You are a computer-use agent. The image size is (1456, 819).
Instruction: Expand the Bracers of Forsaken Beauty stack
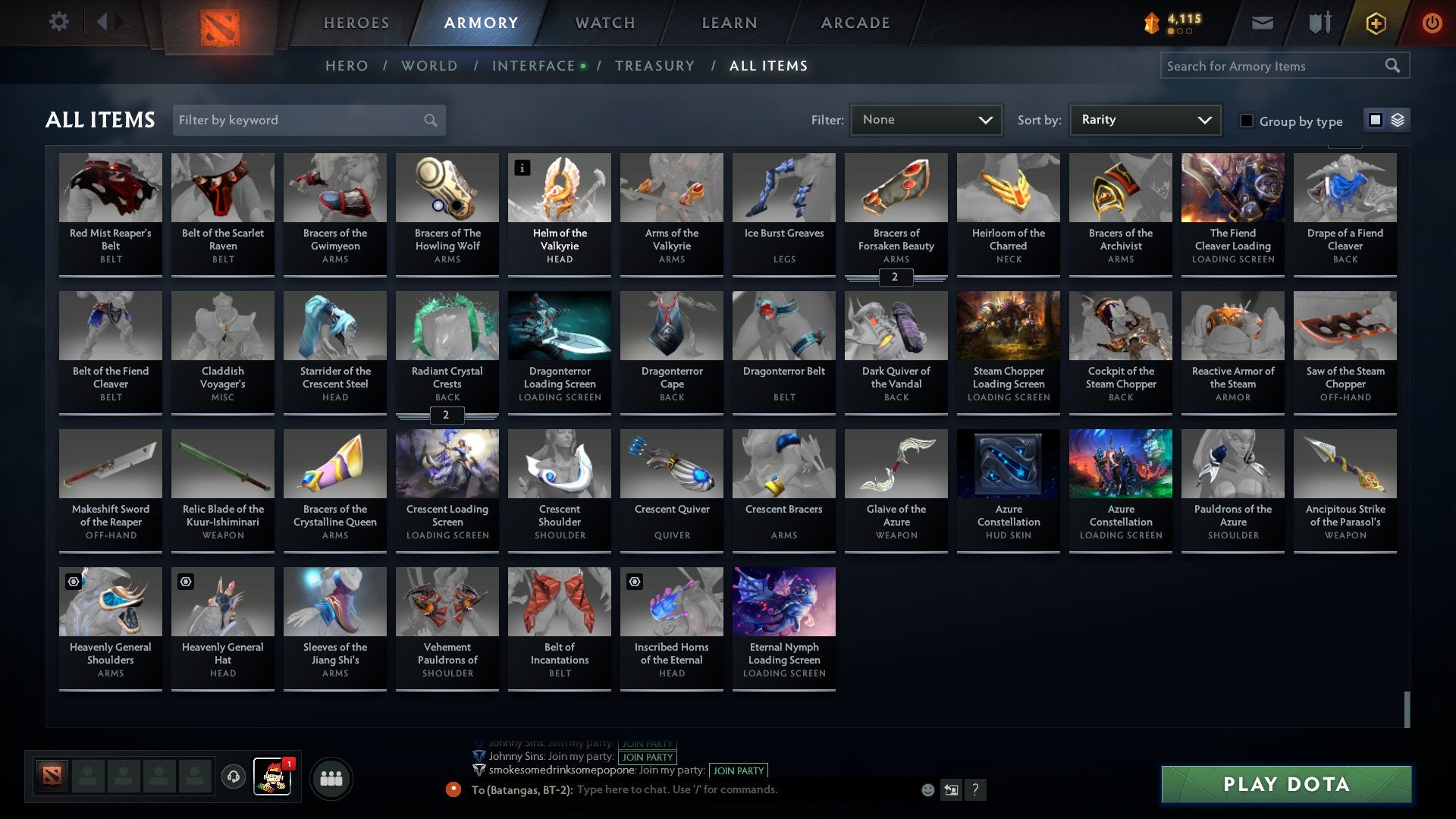896,278
